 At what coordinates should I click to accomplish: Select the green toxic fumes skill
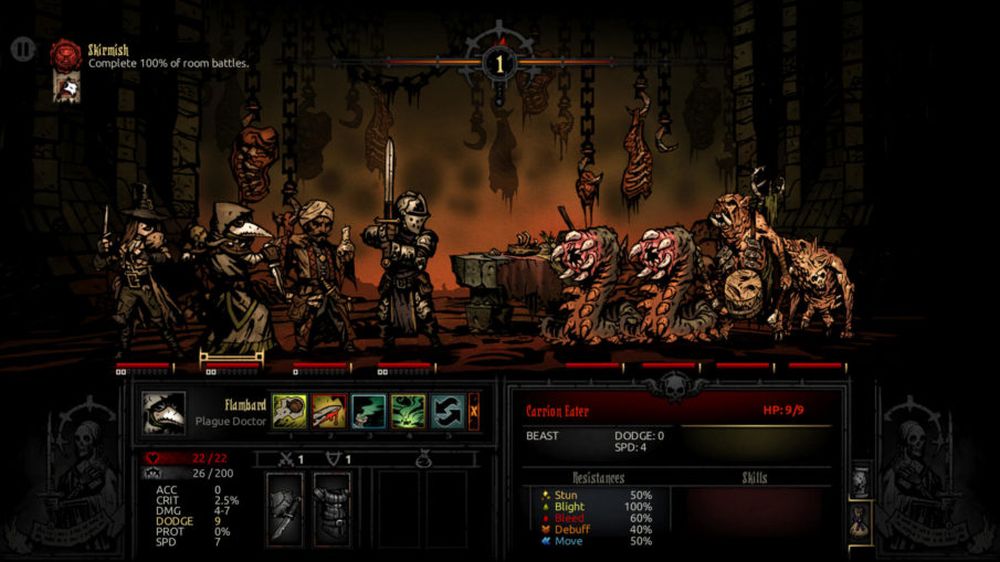tap(407, 411)
